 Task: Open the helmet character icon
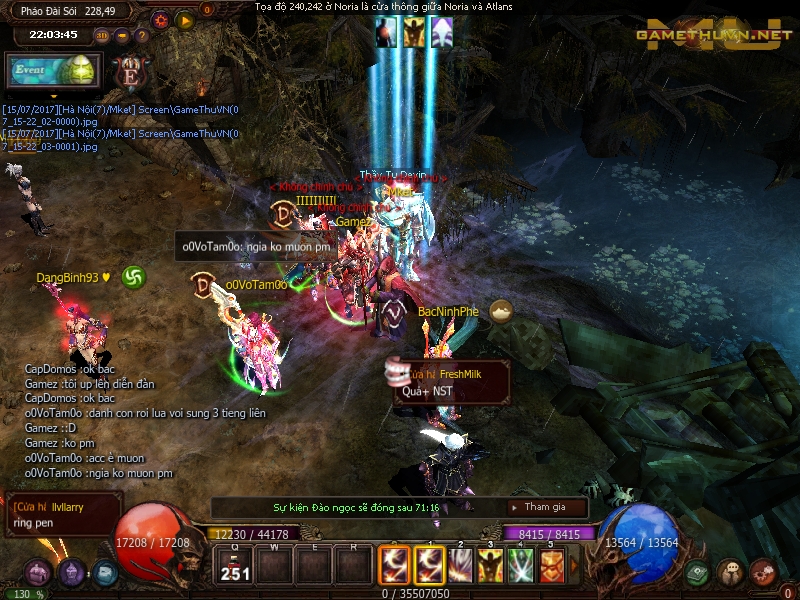point(71,573)
